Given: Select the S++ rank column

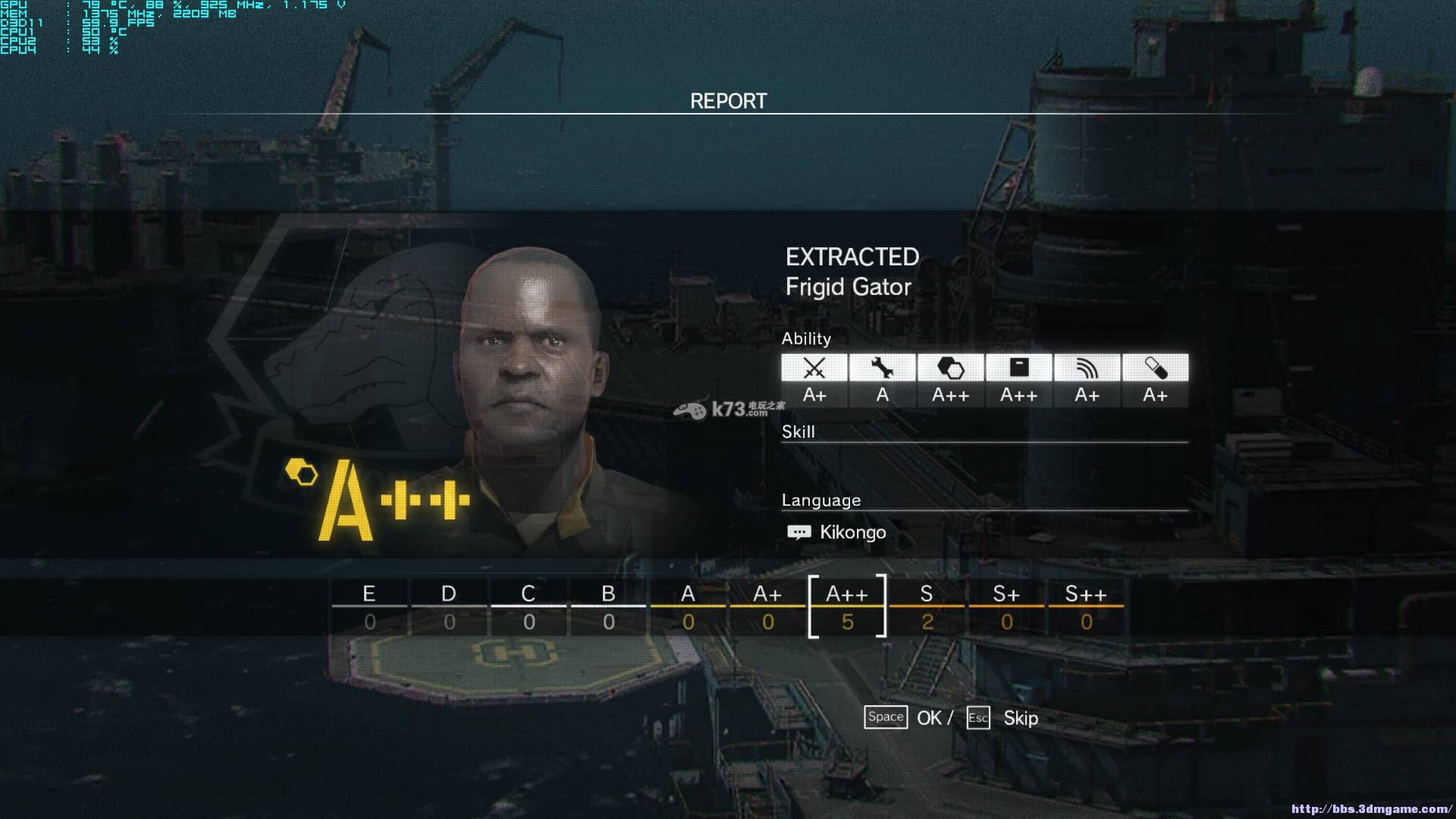Looking at the screenshot, I should pos(1086,607).
